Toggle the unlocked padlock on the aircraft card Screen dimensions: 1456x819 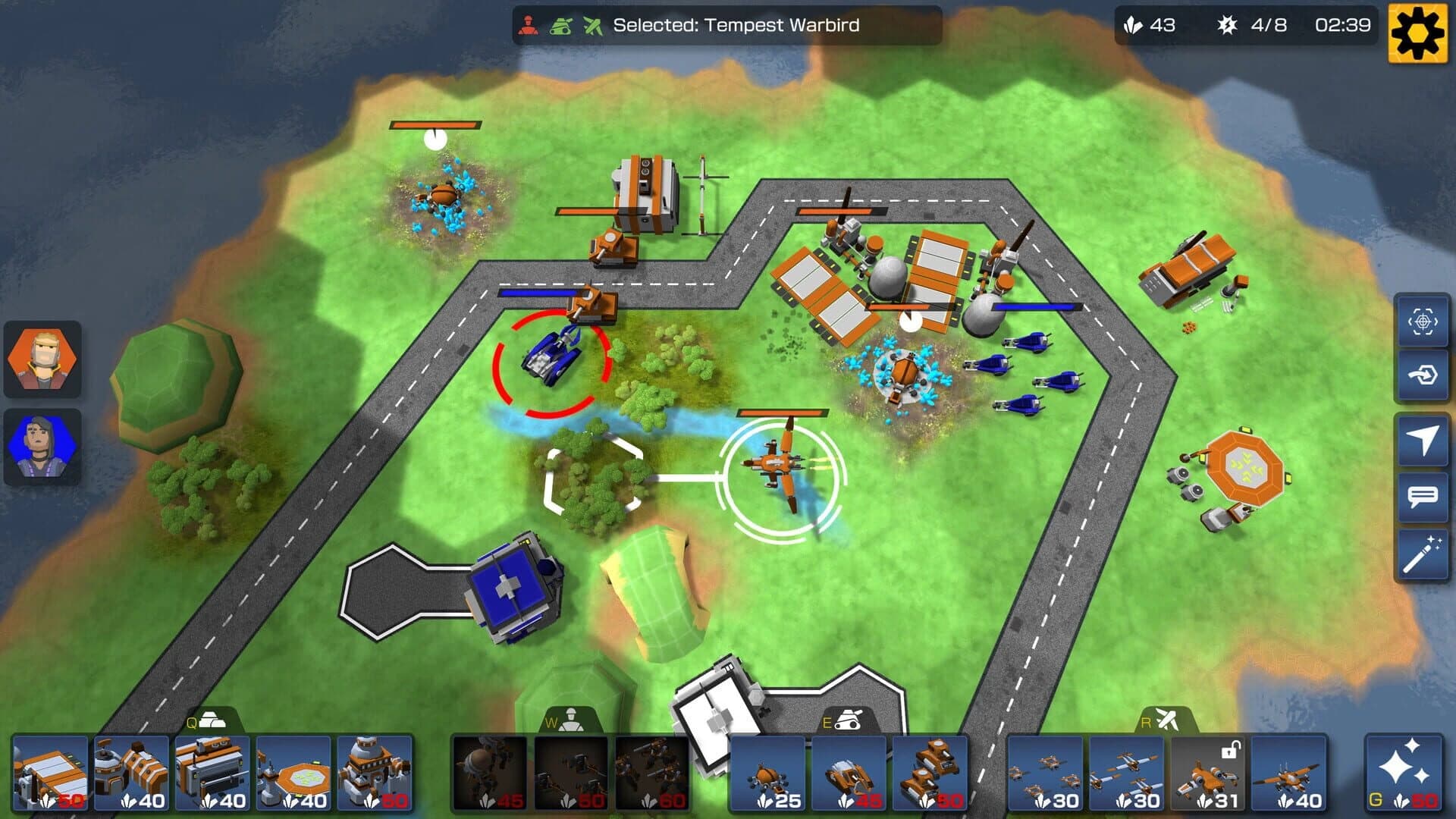click(1232, 750)
